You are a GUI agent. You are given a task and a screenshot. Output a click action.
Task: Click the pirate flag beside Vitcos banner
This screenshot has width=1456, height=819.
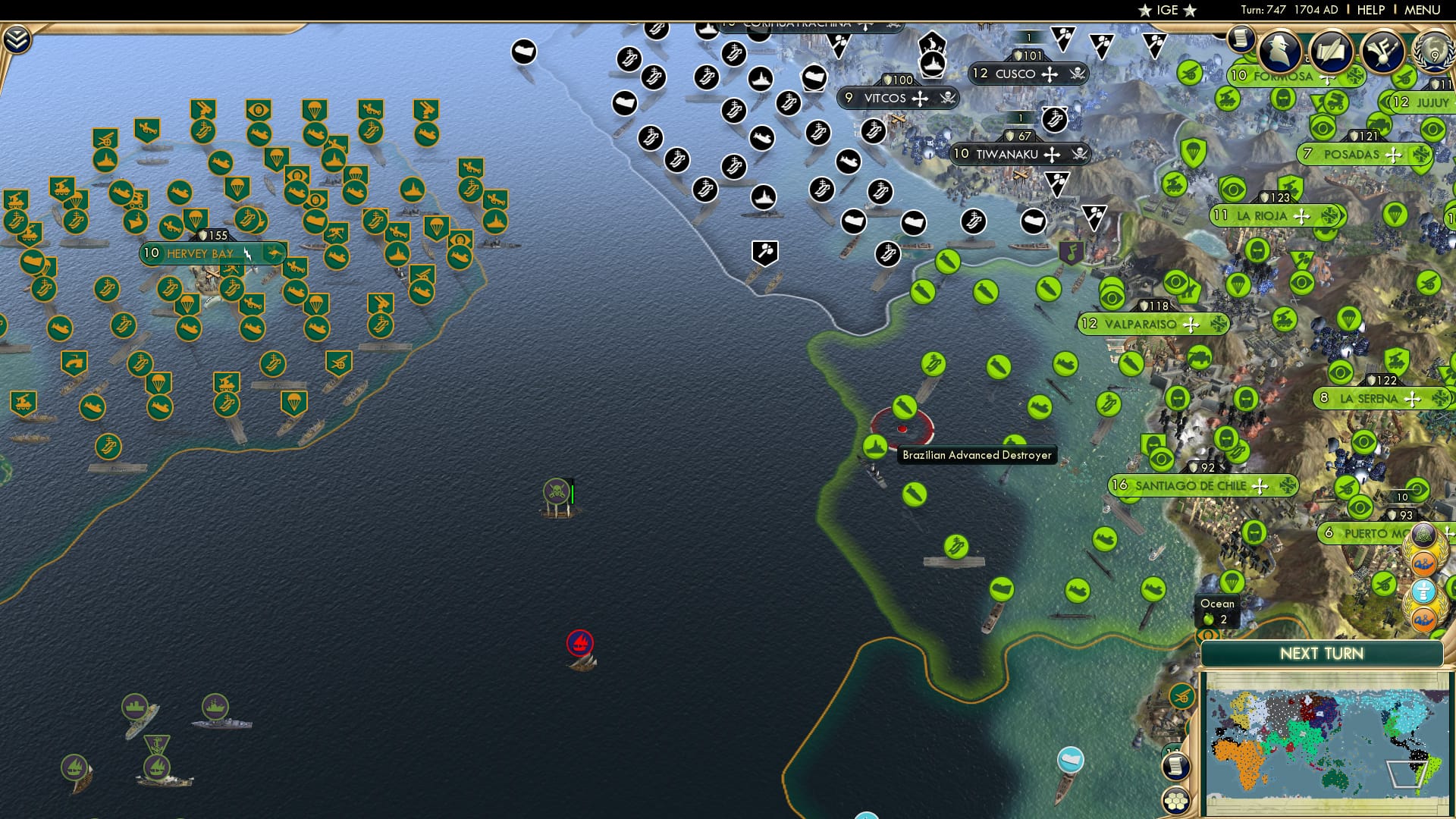pyautogui.click(x=947, y=99)
